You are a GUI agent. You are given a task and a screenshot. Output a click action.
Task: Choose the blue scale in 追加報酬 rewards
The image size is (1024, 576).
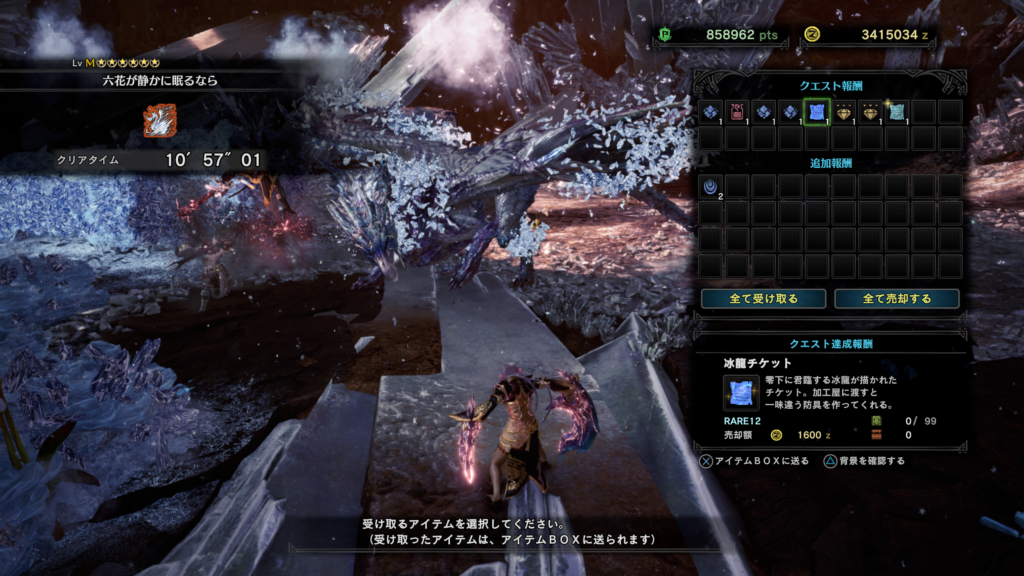[x=711, y=186]
